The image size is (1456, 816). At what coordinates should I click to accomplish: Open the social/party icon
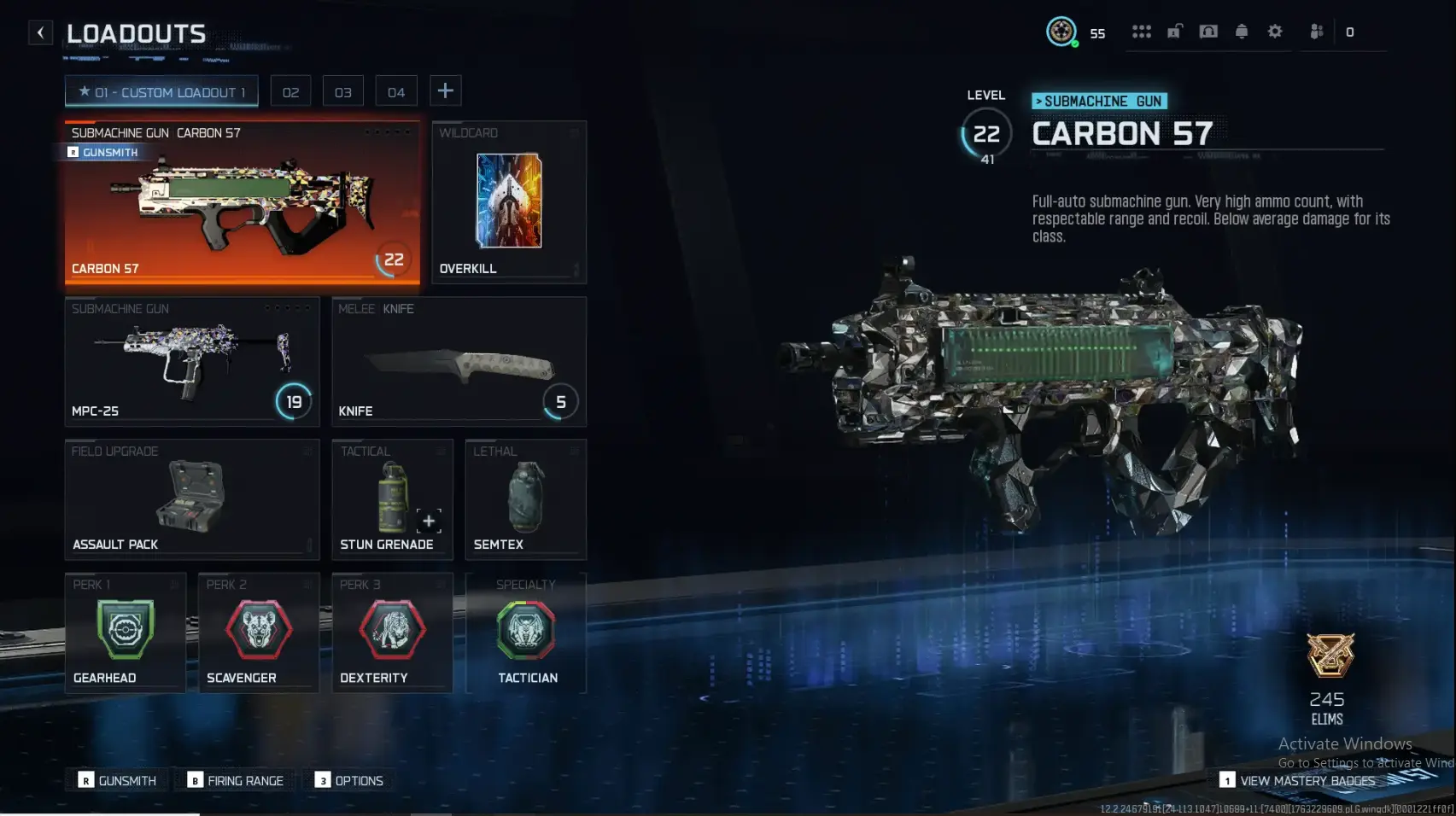[1316, 31]
